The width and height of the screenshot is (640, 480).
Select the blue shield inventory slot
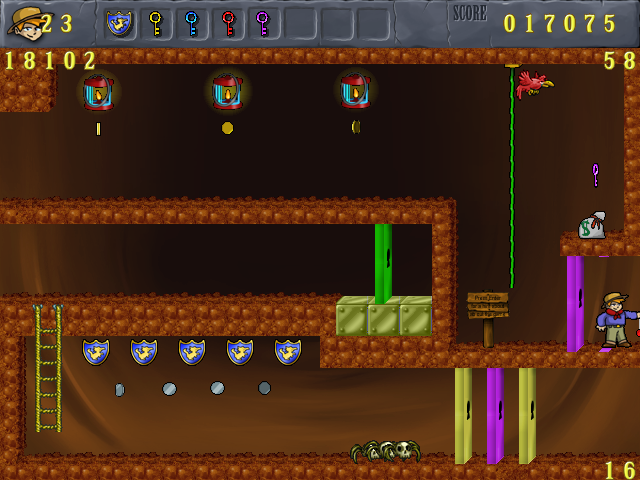pyautogui.click(x=120, y=23)
